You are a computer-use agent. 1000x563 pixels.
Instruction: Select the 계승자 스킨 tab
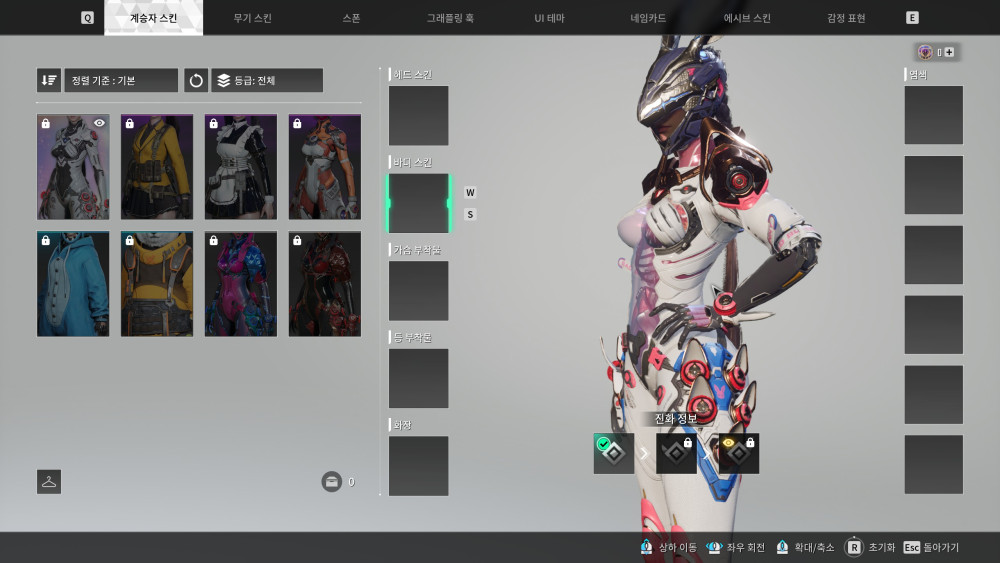click(153, 18)
